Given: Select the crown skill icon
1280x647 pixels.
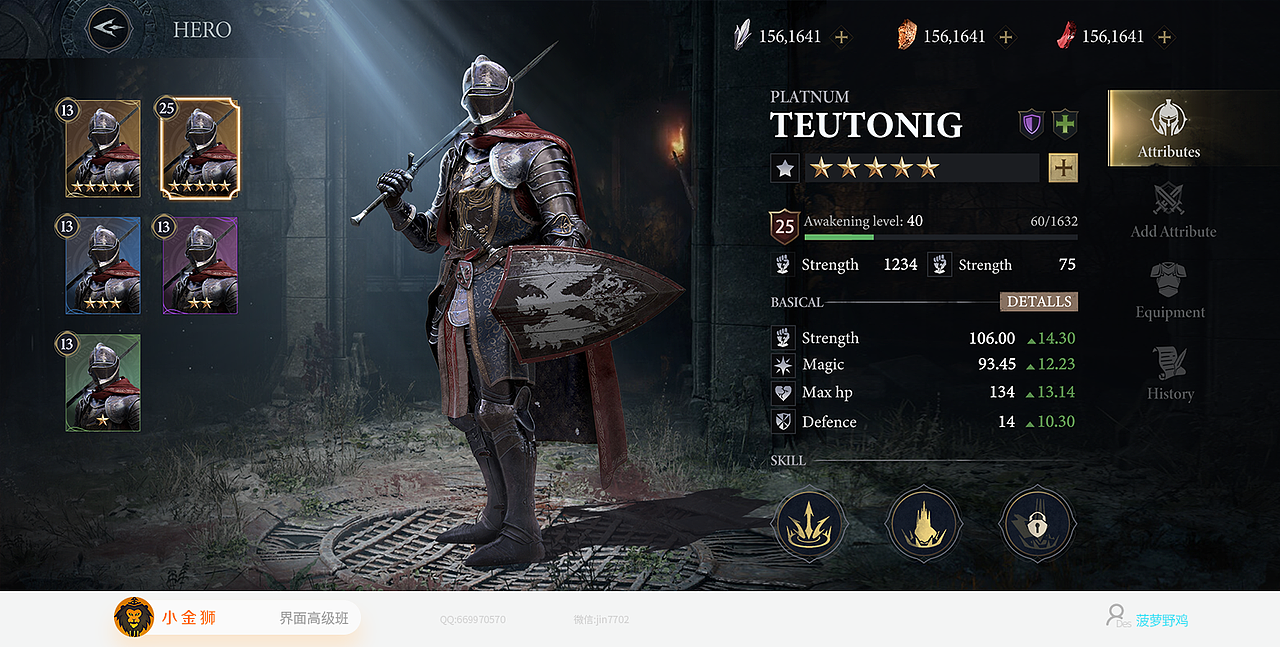Looking at the screenshot, I should (809, 524).
